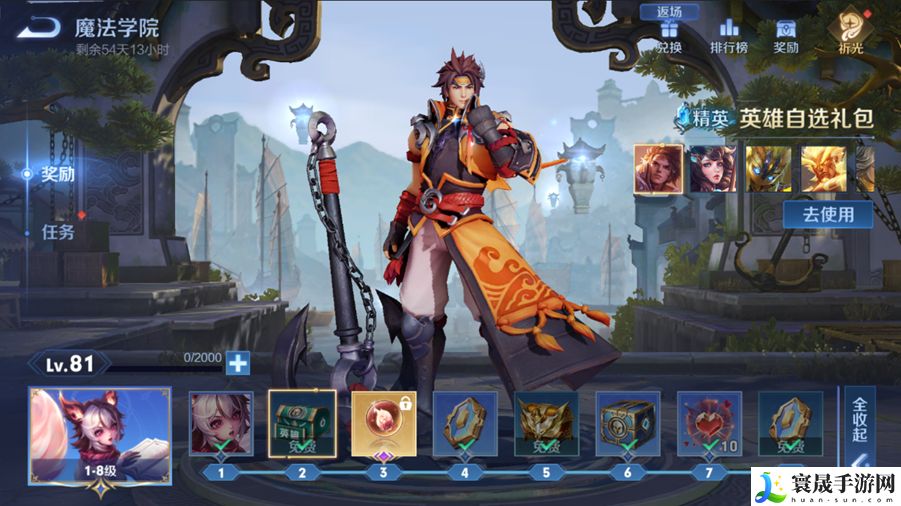Select the level 7 heart reward
901x506 pixels.
point(709,423)
